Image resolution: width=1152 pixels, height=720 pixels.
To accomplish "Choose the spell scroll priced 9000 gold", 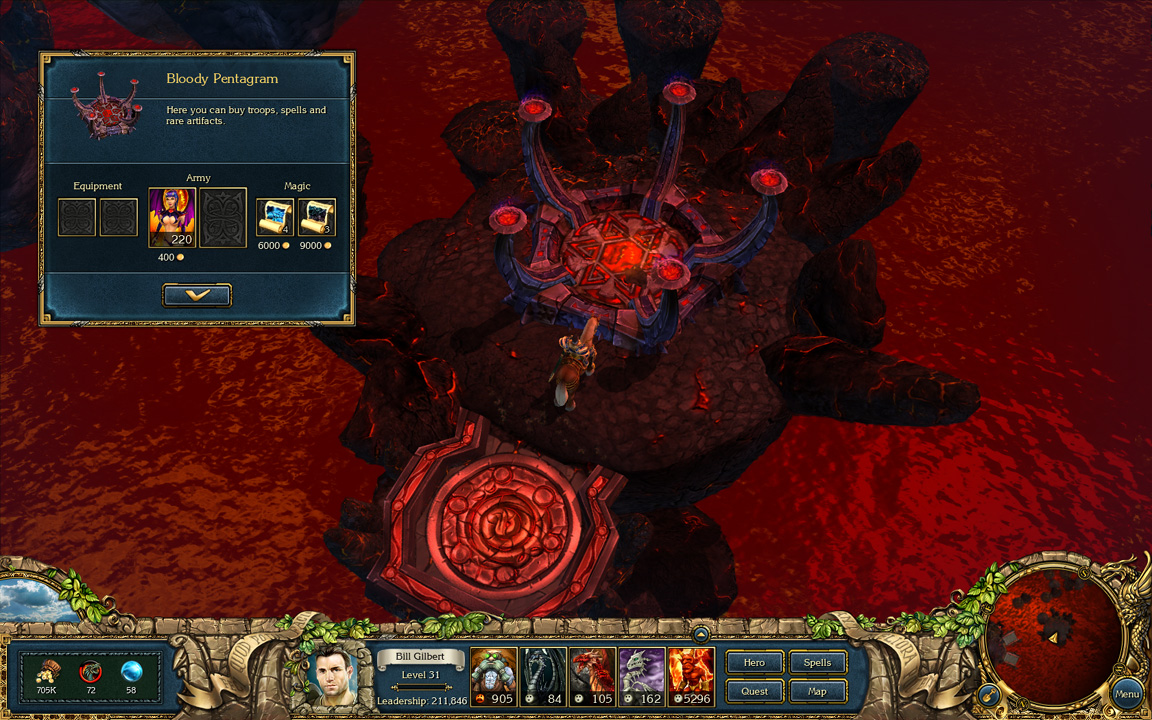I will point(317,217).
